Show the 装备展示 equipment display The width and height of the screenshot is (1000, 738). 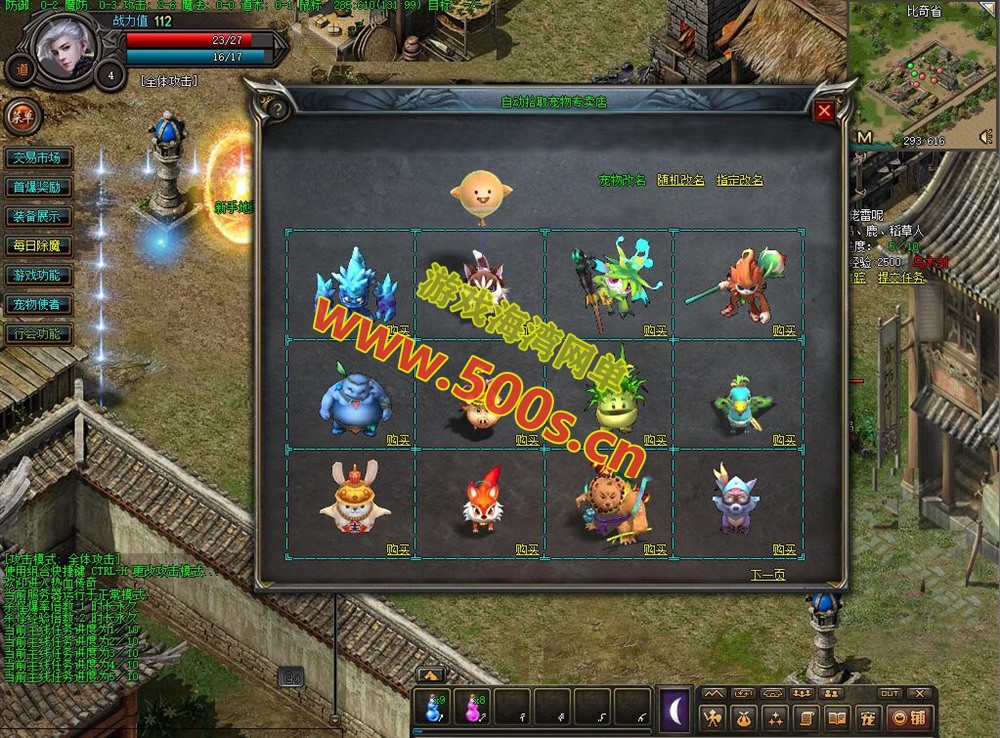pyautogui.click(x=37, y=216)
